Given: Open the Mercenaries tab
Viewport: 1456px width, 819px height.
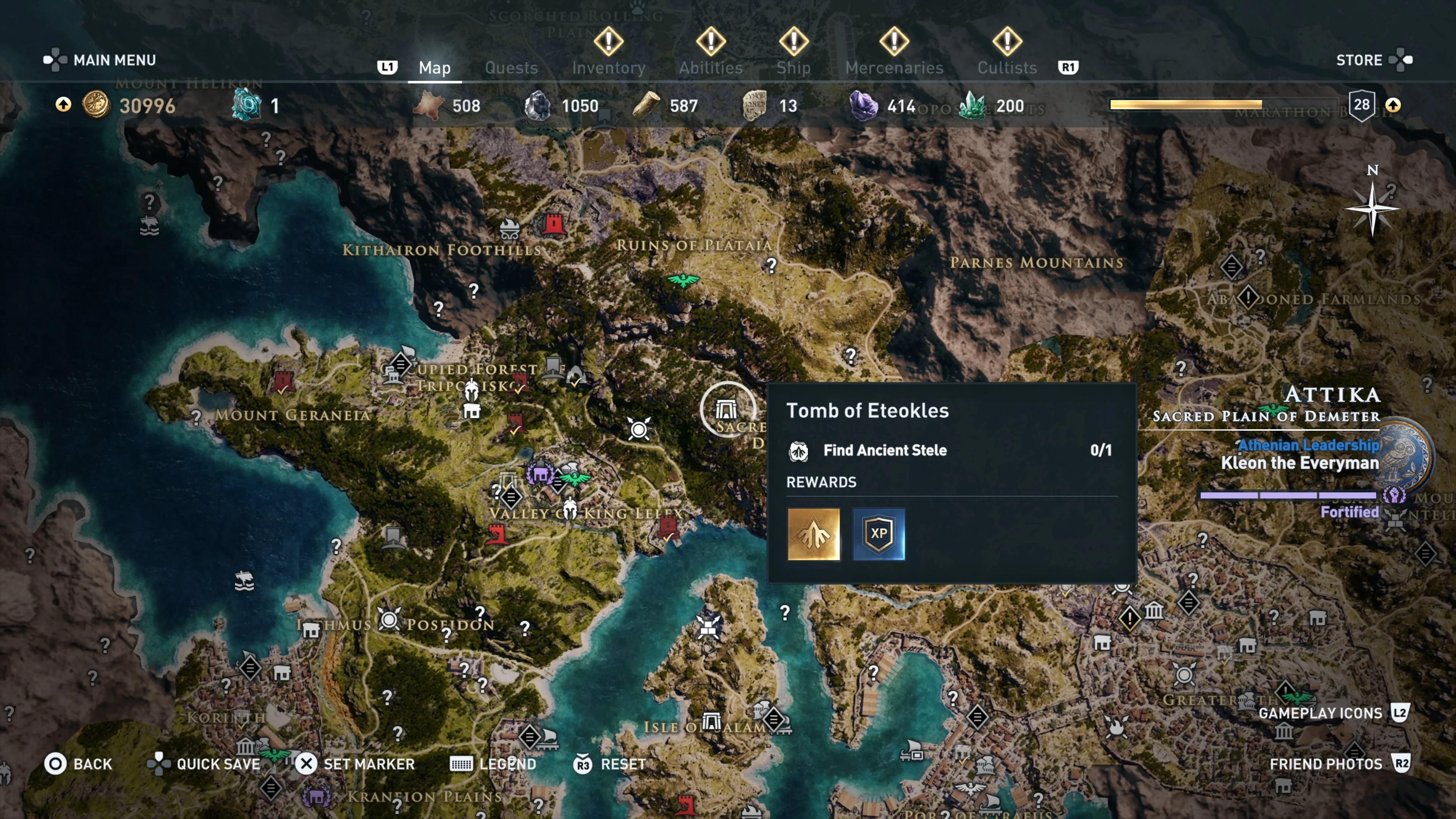Looking at the screenshot, I should pos(894,68).
